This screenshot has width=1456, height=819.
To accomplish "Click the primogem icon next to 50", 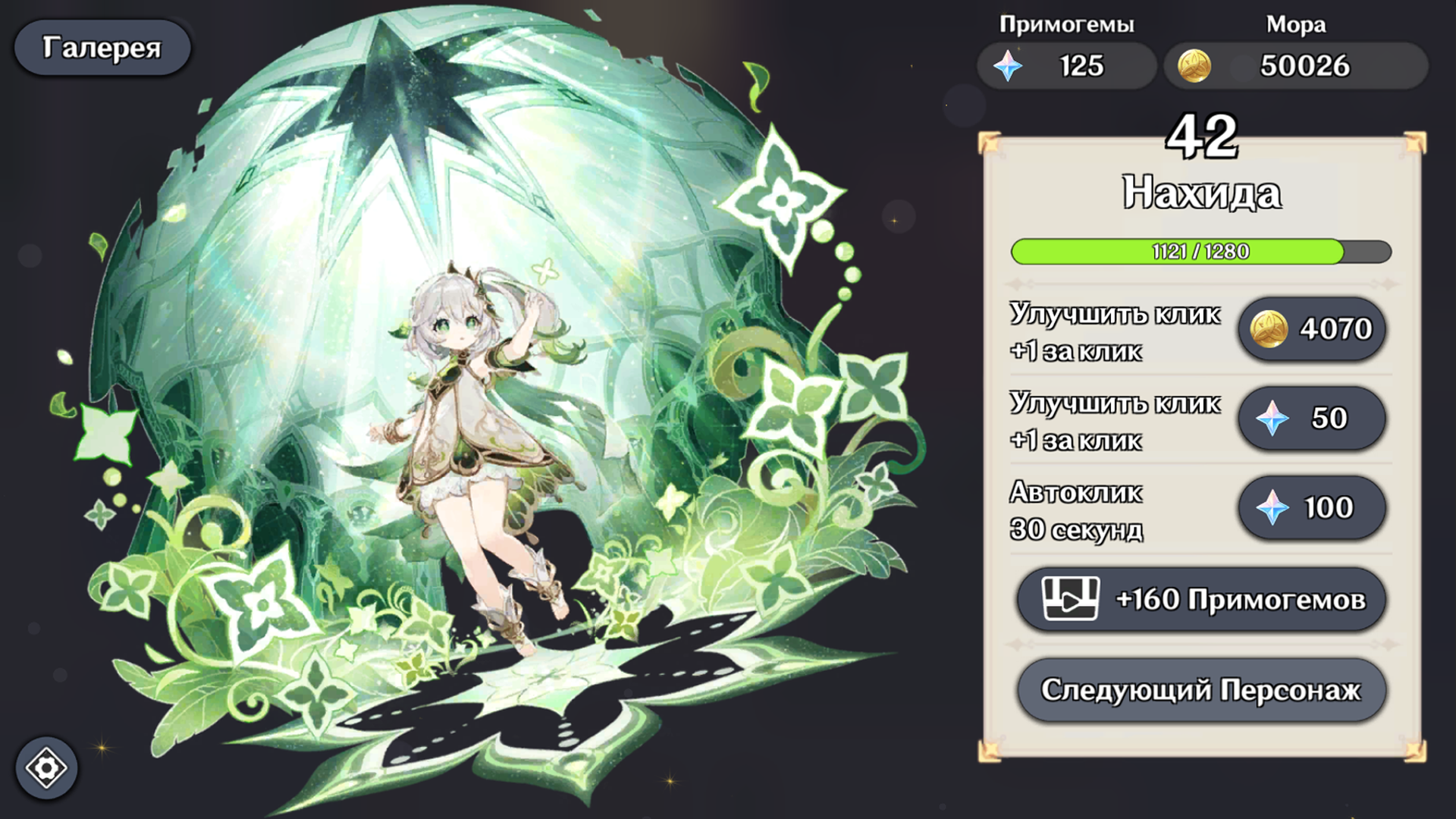I will click(x=1272, y=418).
